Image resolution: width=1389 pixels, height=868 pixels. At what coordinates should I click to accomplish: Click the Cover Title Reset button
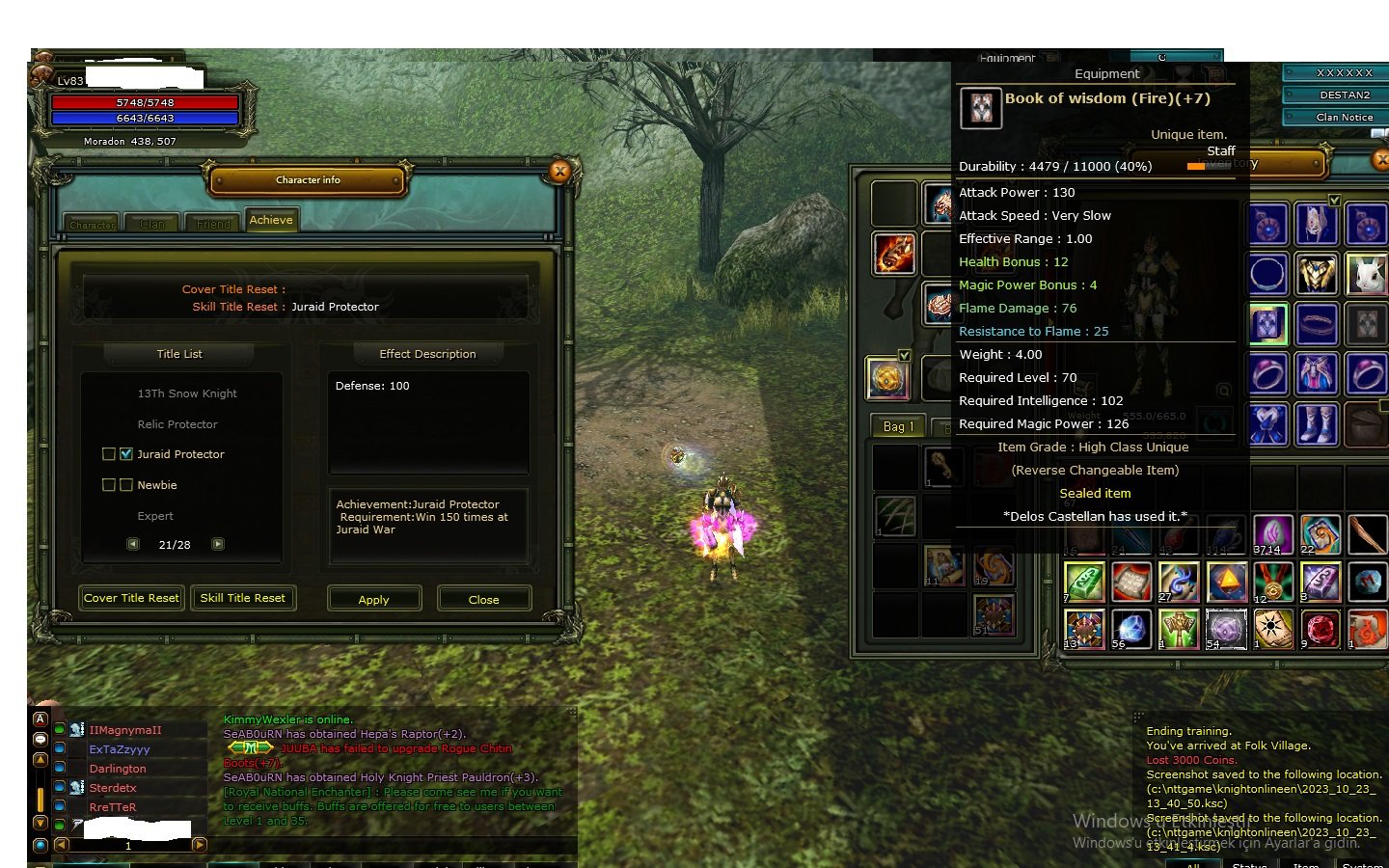coord(131,598)
